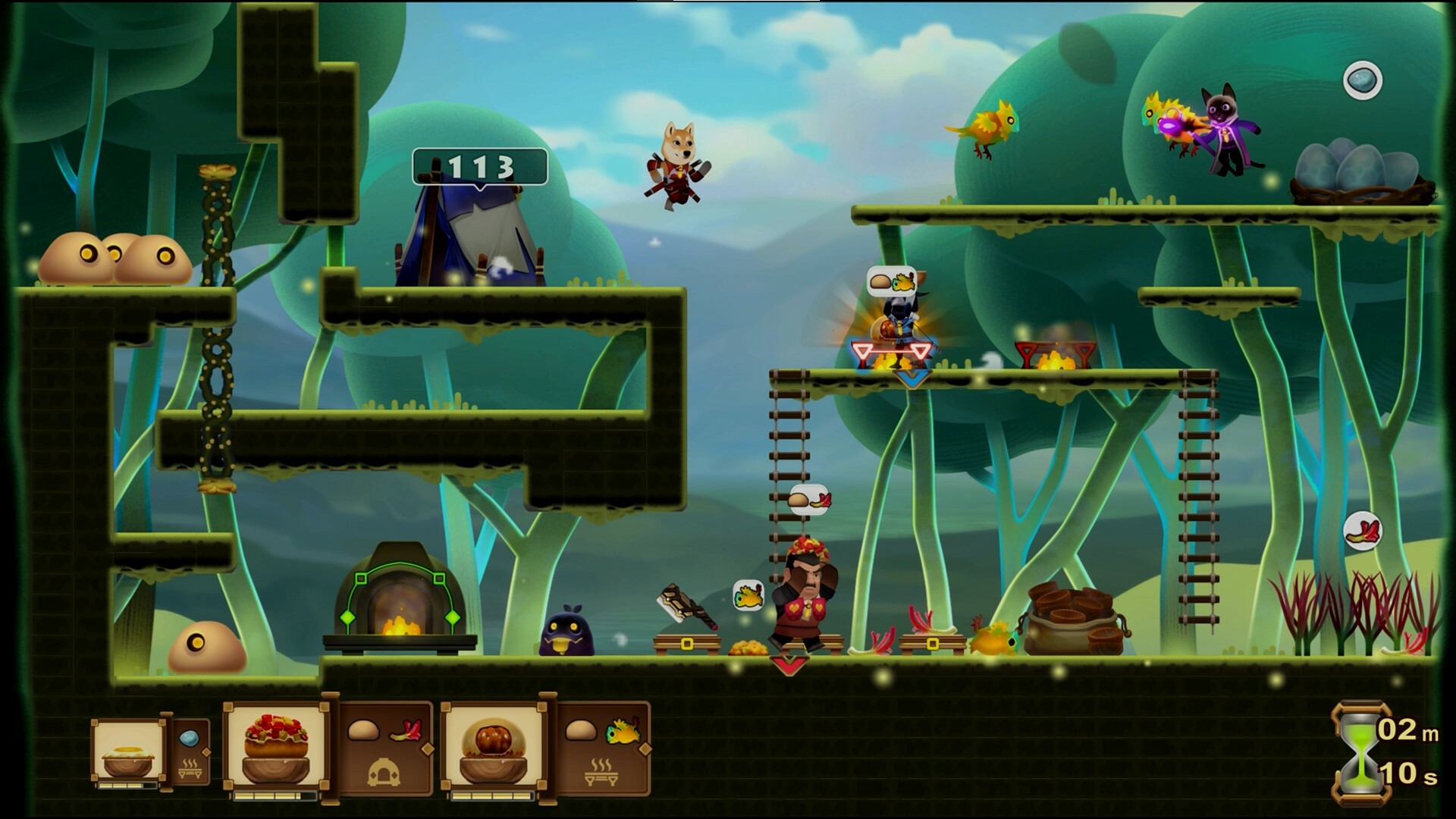The image size is (1456, 819).
Task: Select the fried egg dish order card
Action: pos(127,754)
